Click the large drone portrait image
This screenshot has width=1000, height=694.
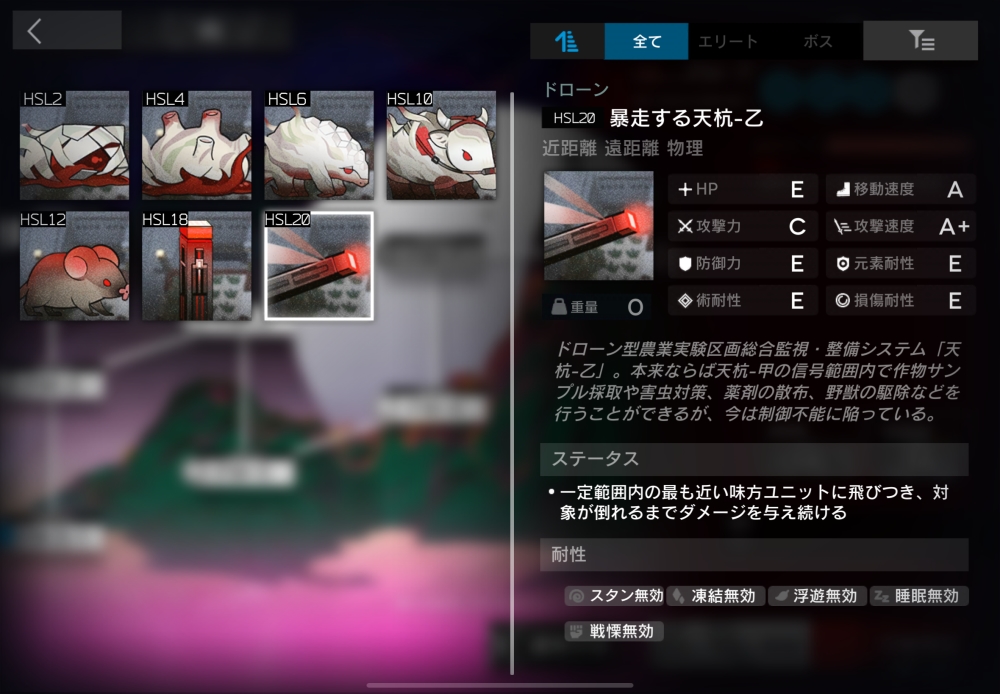[598, 226]
